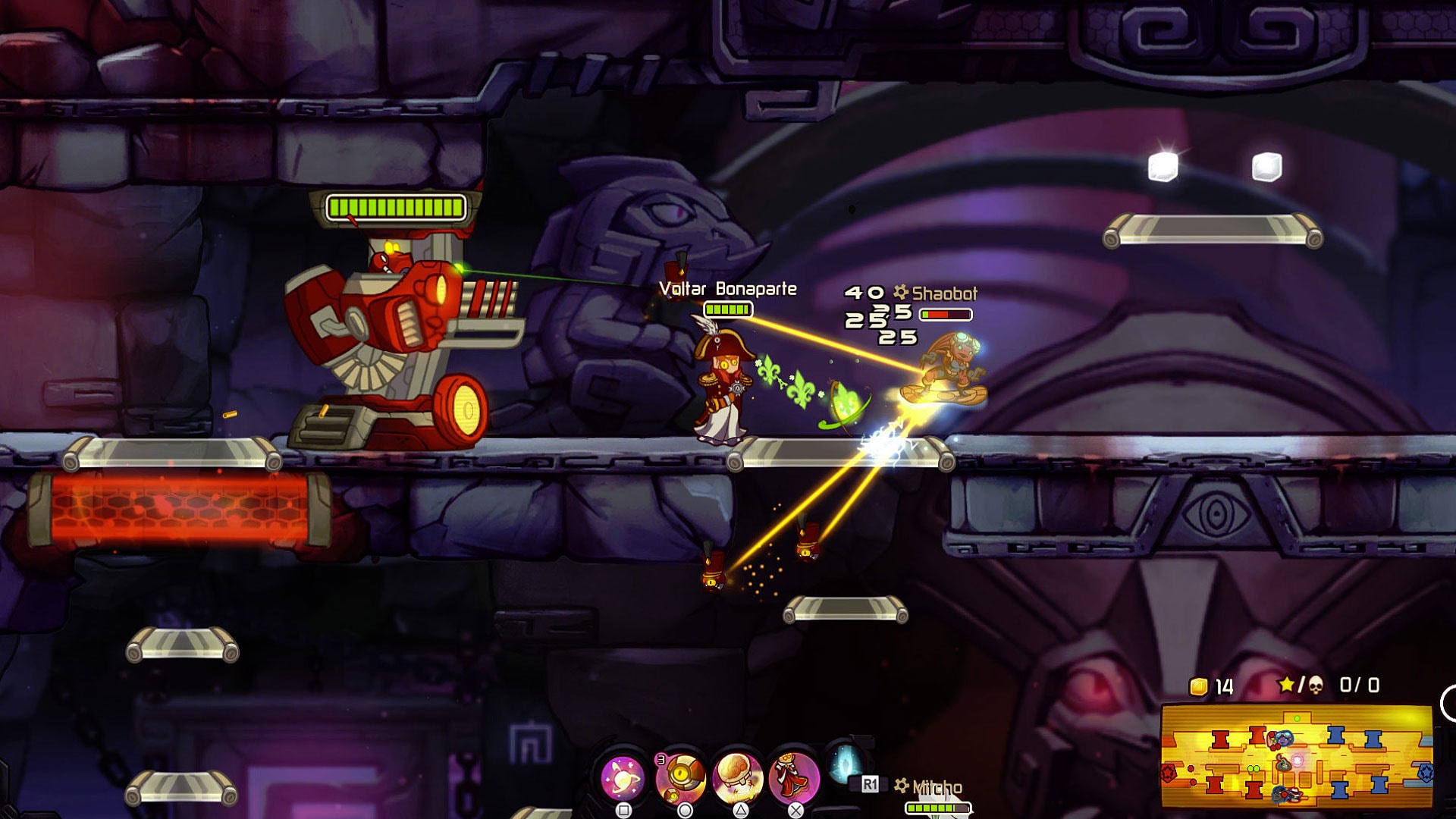Select the Square-button ability icon
The width and height of the screenshot is (1456, 819).
[x=622, y=778]
